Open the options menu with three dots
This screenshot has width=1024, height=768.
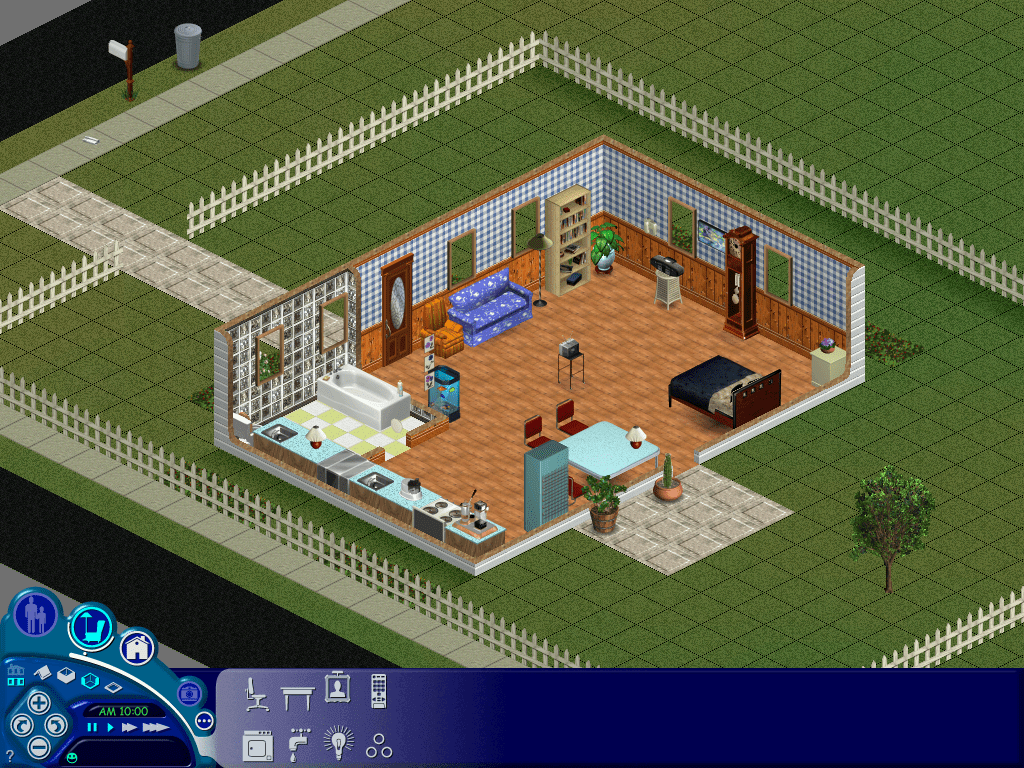205,720
